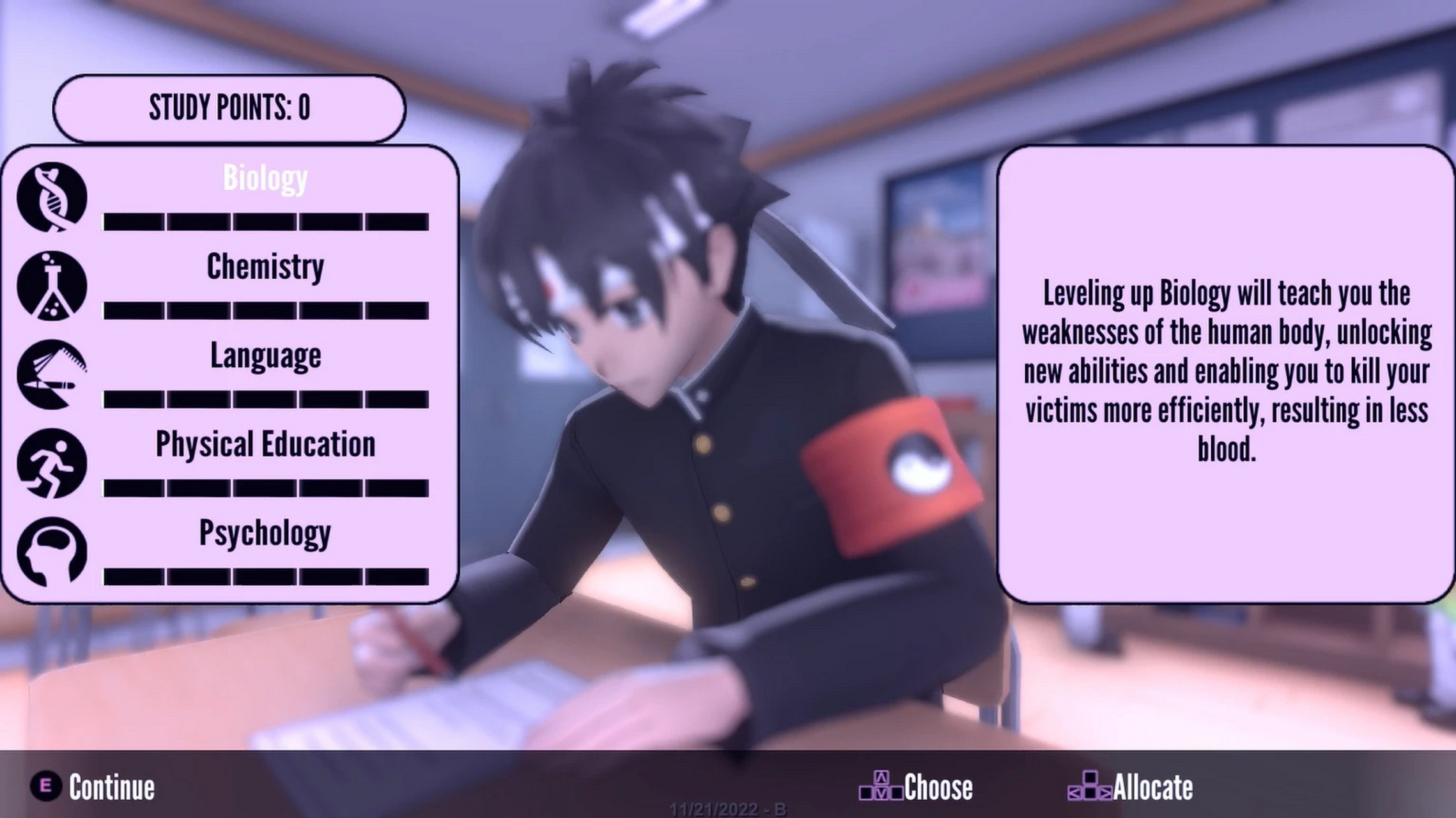
Task: Click the flask icon beside Chemistry
Action: [53, 286]
